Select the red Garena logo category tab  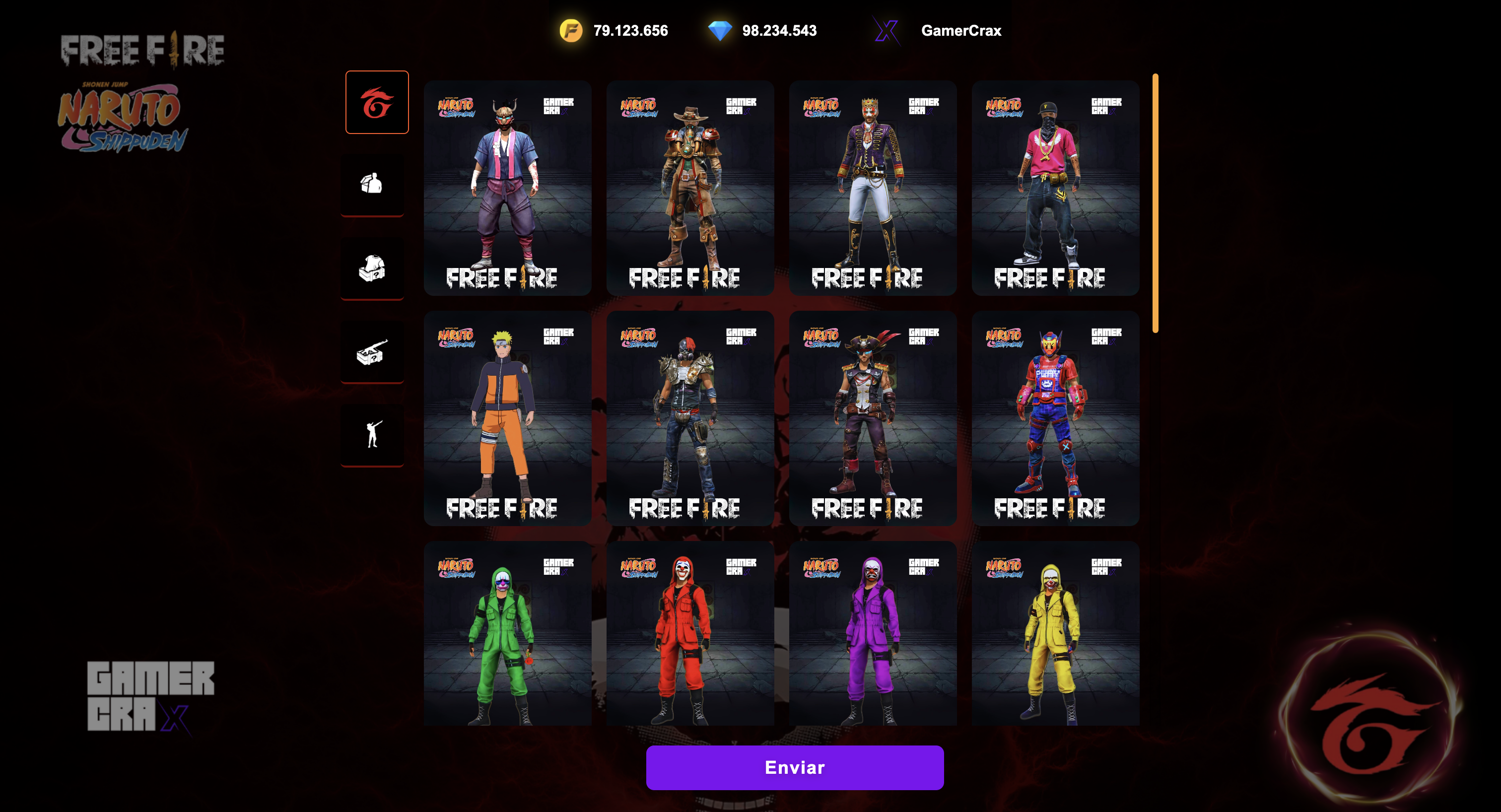[x=376, y=103]
